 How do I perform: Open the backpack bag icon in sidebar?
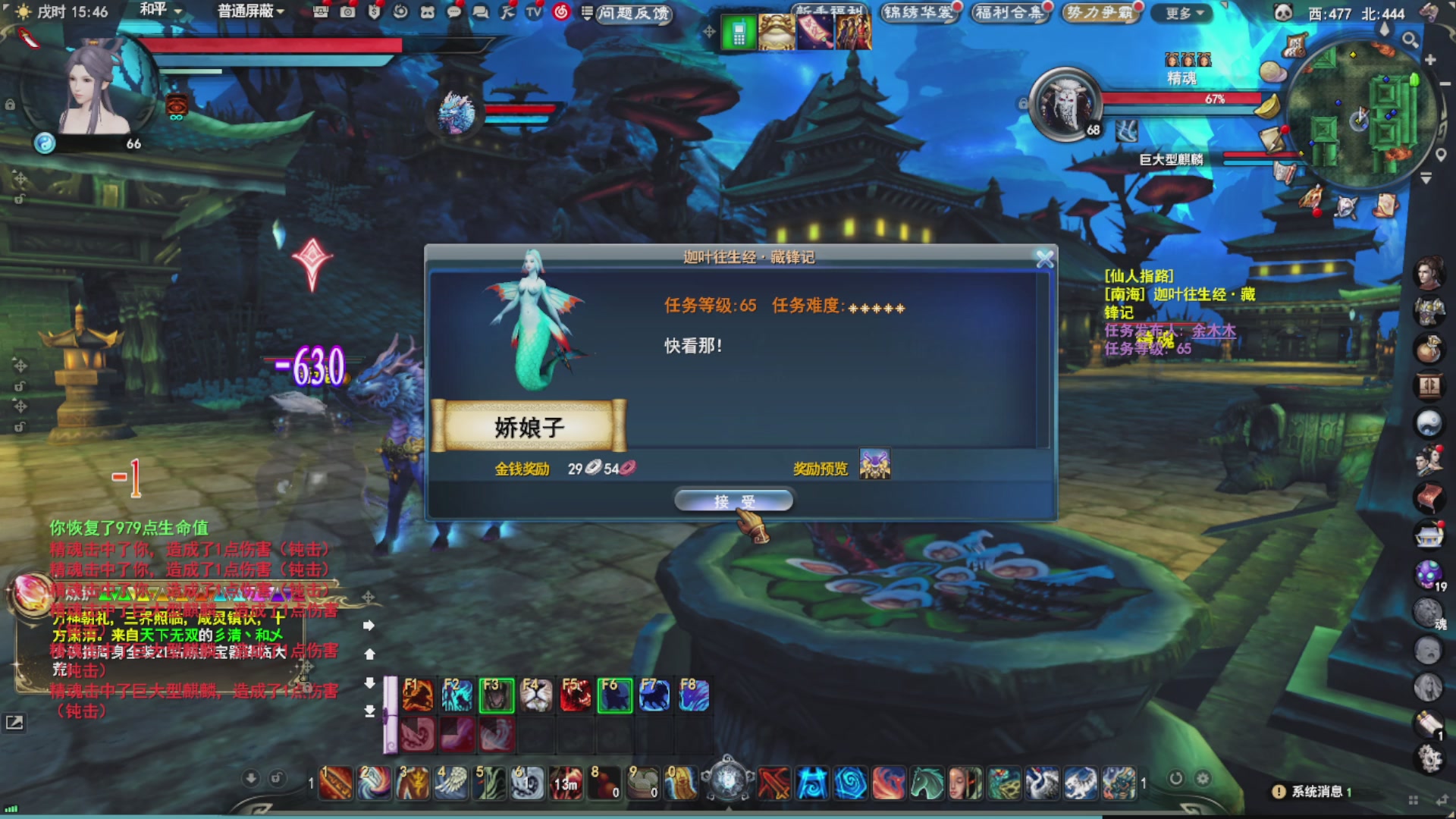1430,347
